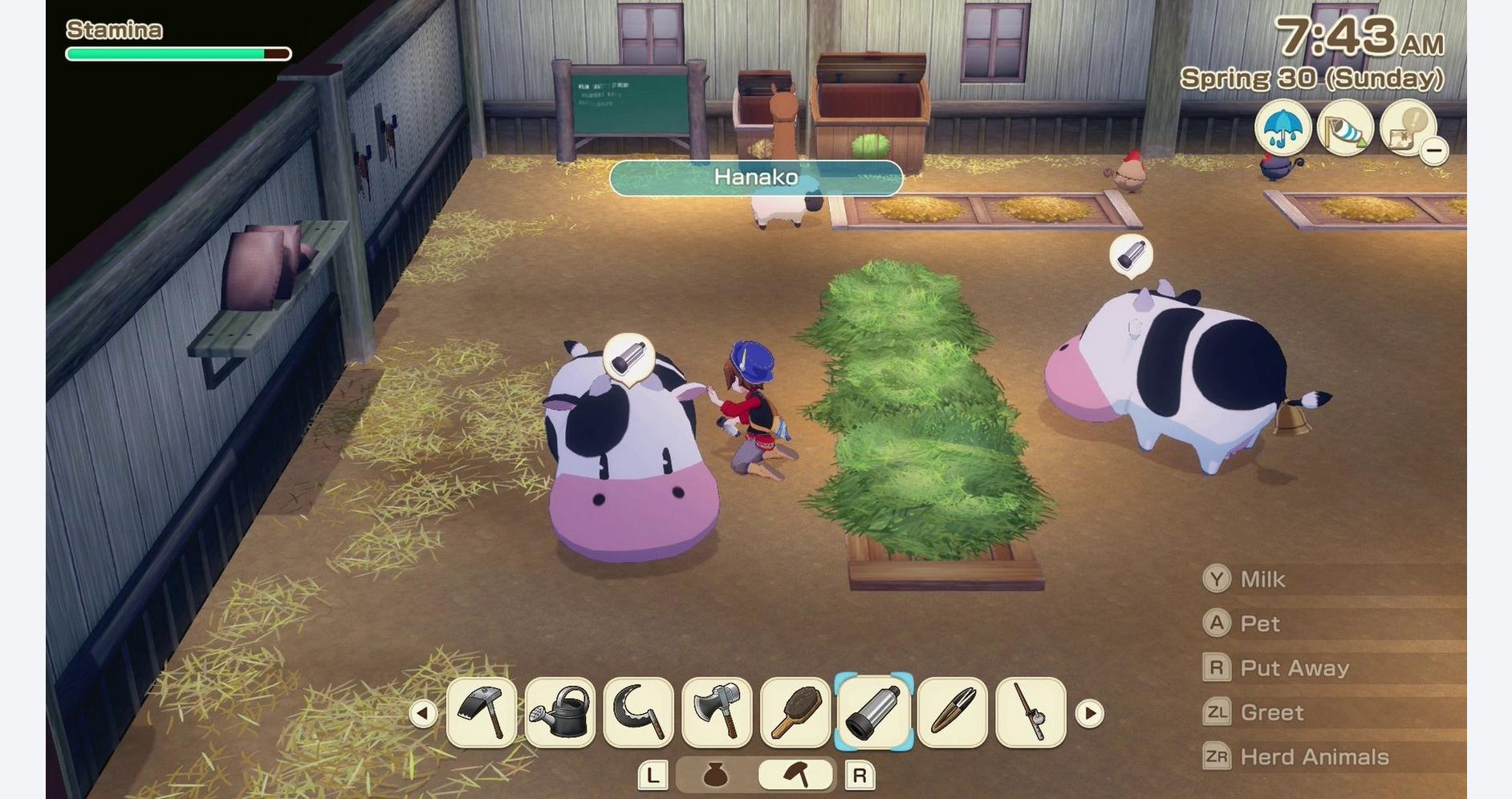Select the highlighted milker tool

(x=874, y=712)
